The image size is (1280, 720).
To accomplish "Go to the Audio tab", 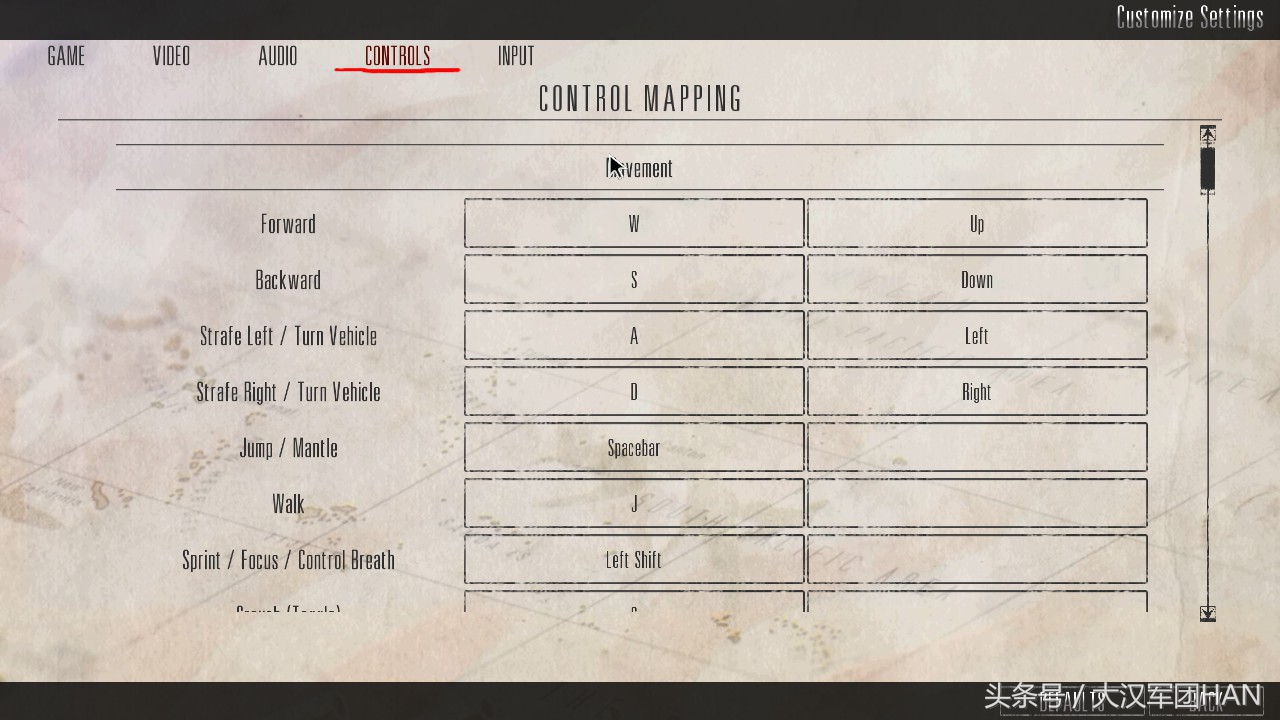I will [x=277, y=56].
